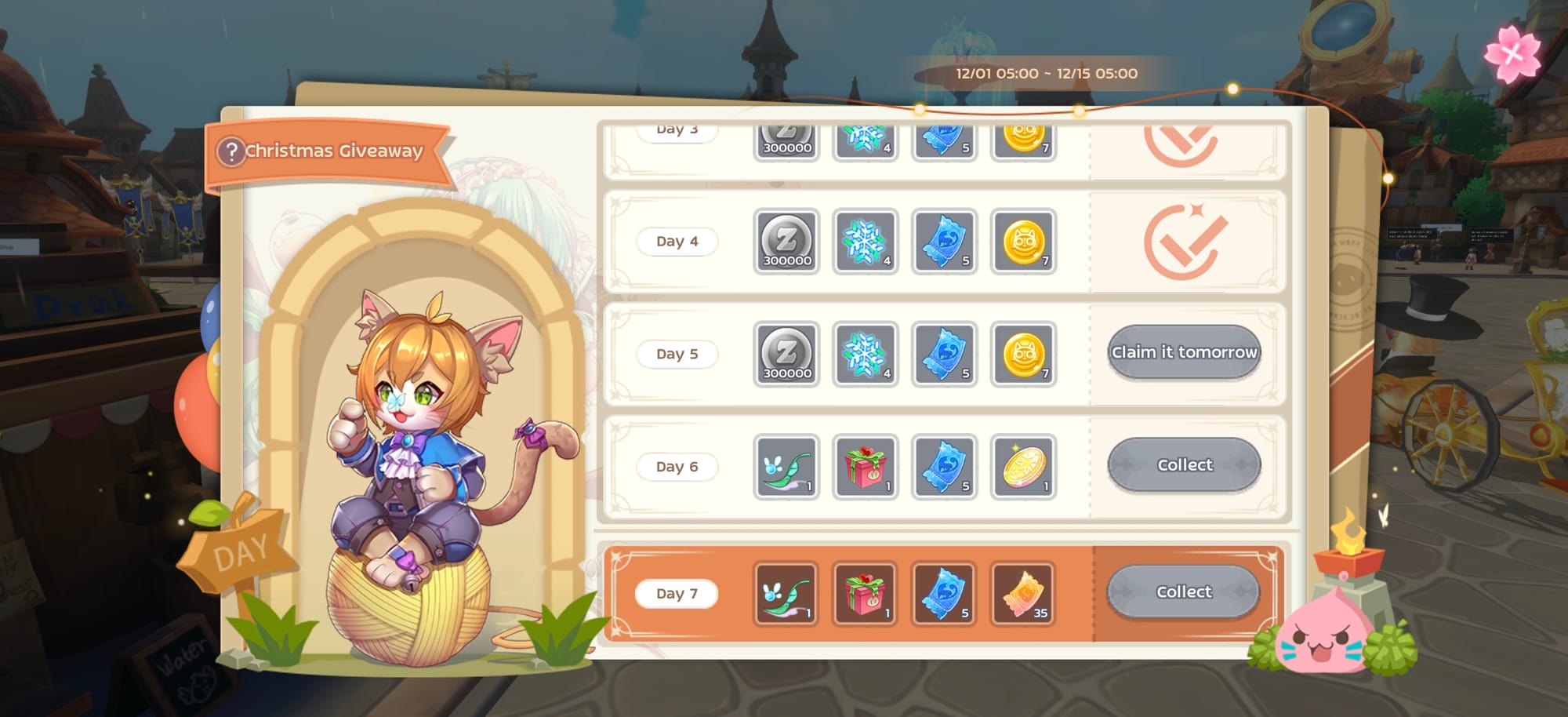Inspect the Day 4 Zeny 300000 reward
The height and width of the screenshot is (717, 1568).
pyautogui.click(x=786, y=242)
